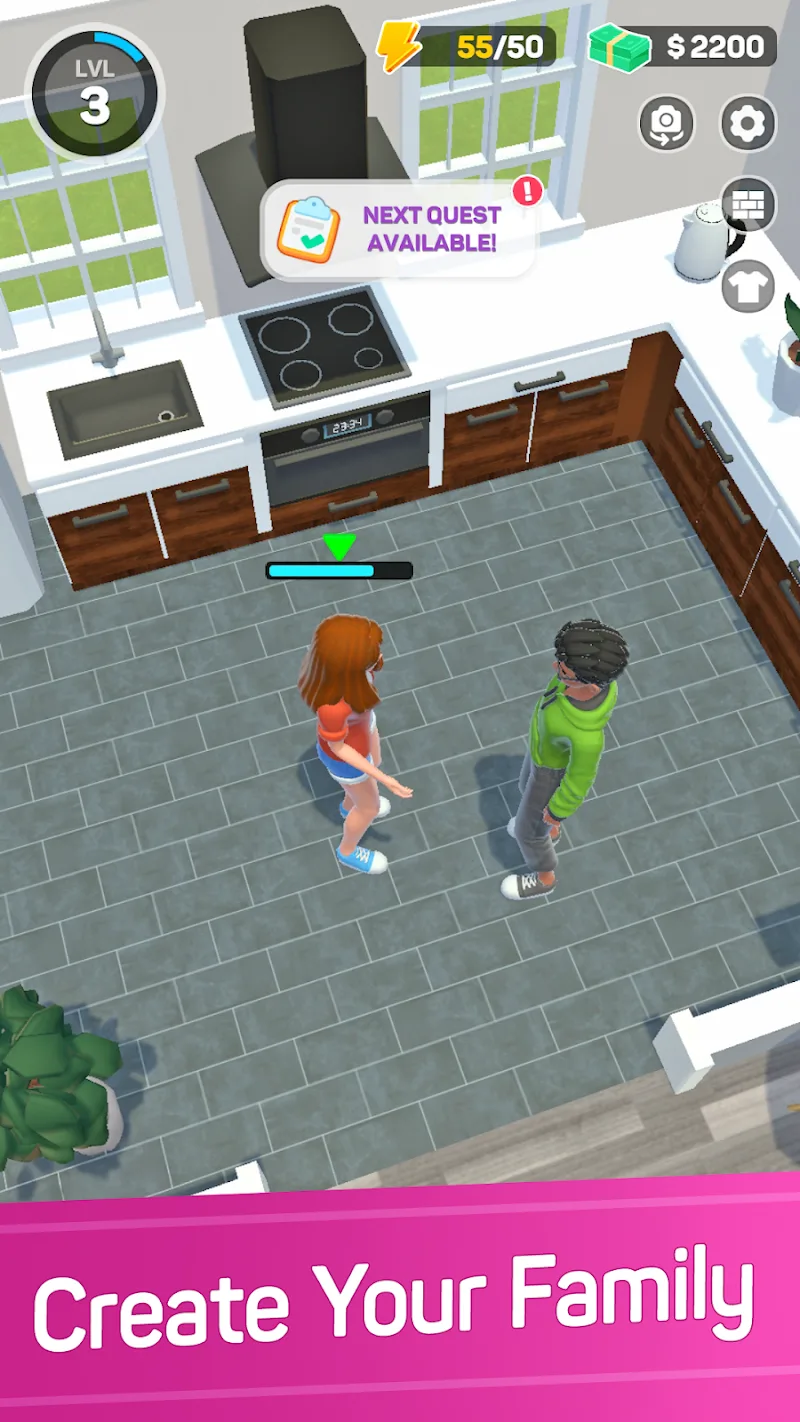Open the brick wall build mode
The width and height of the screenshot is (800, 1422).
point(748,204)
